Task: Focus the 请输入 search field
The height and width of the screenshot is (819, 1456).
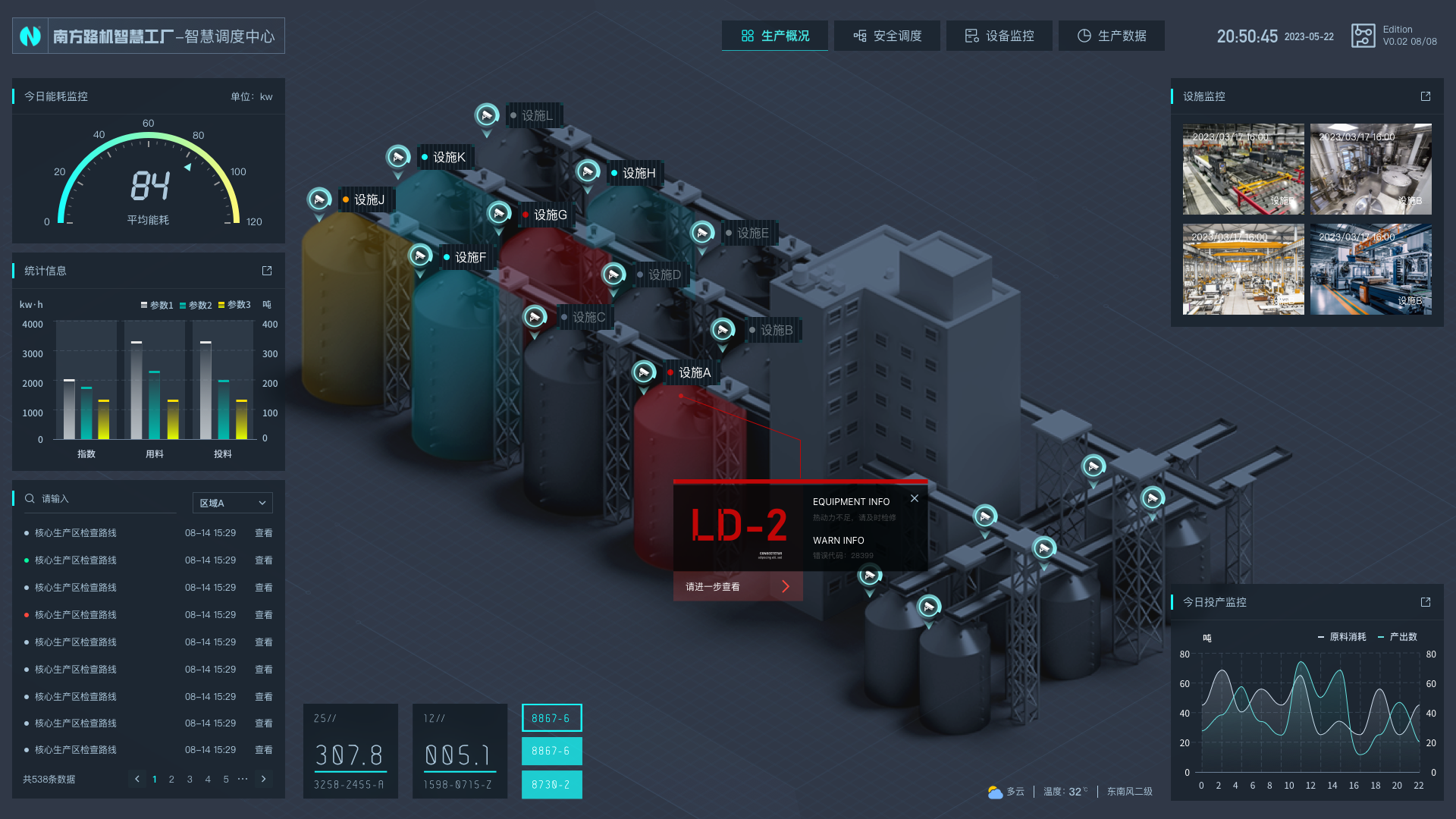Action: [x=106, y=499]
